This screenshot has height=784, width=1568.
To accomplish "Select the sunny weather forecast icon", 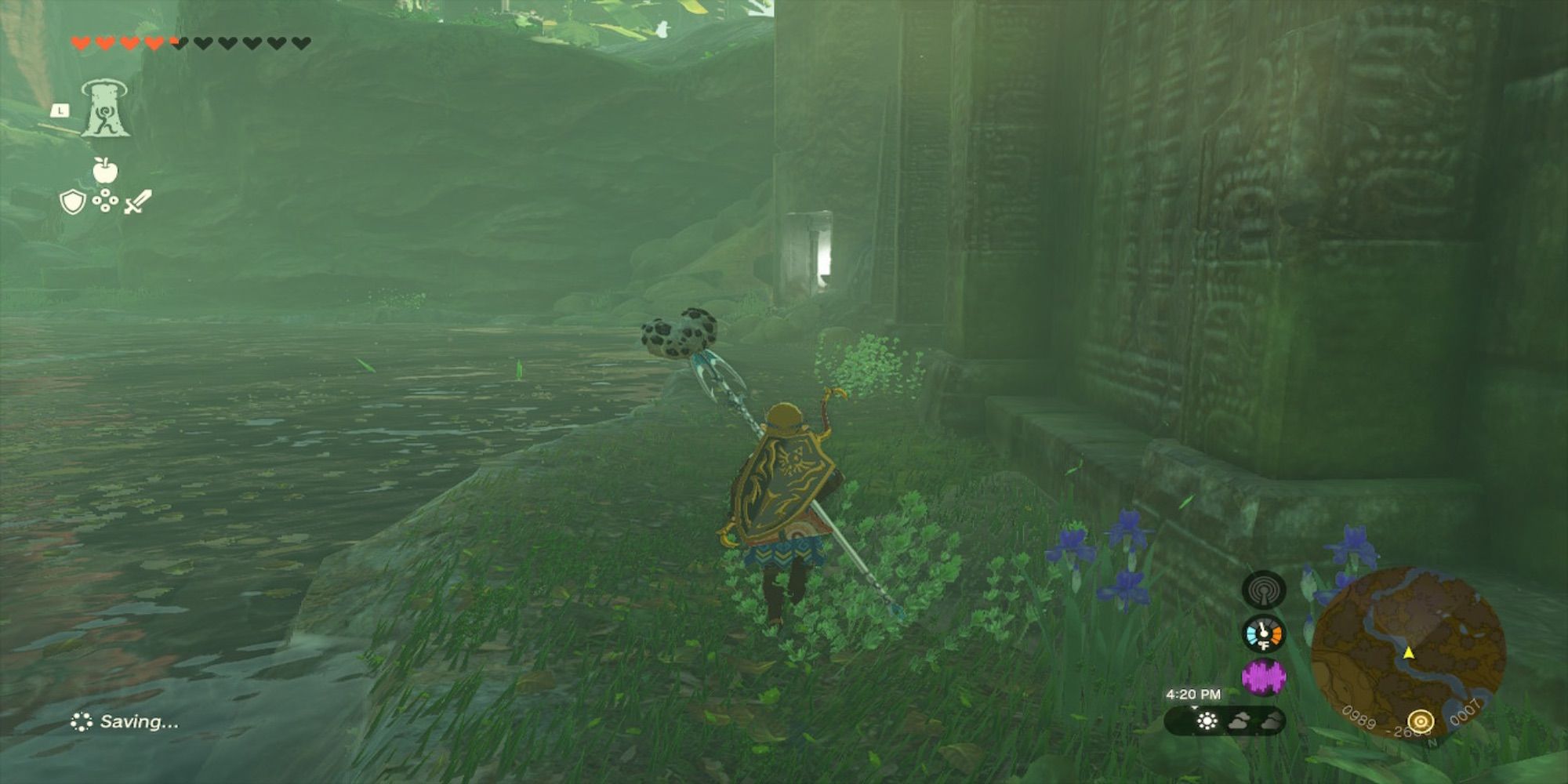I will click(1207, 720).
